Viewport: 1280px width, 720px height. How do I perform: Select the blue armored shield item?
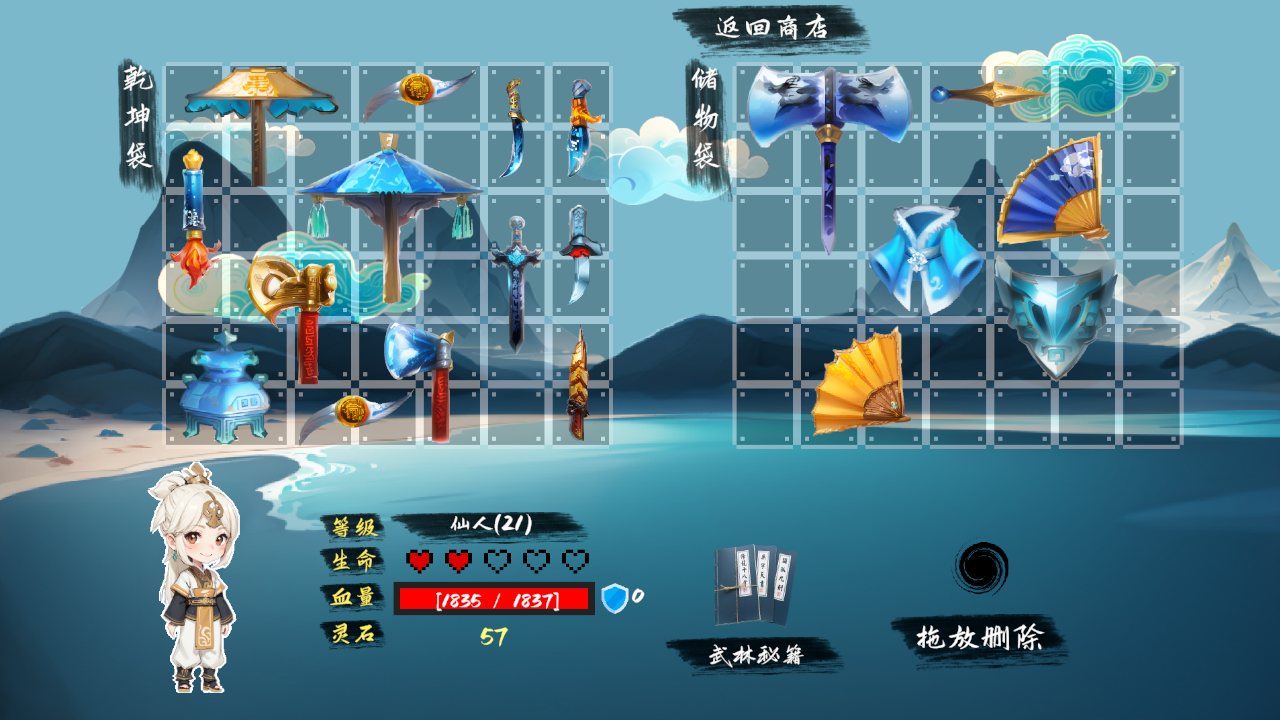pyautogui.click(x=1055, y=315)
